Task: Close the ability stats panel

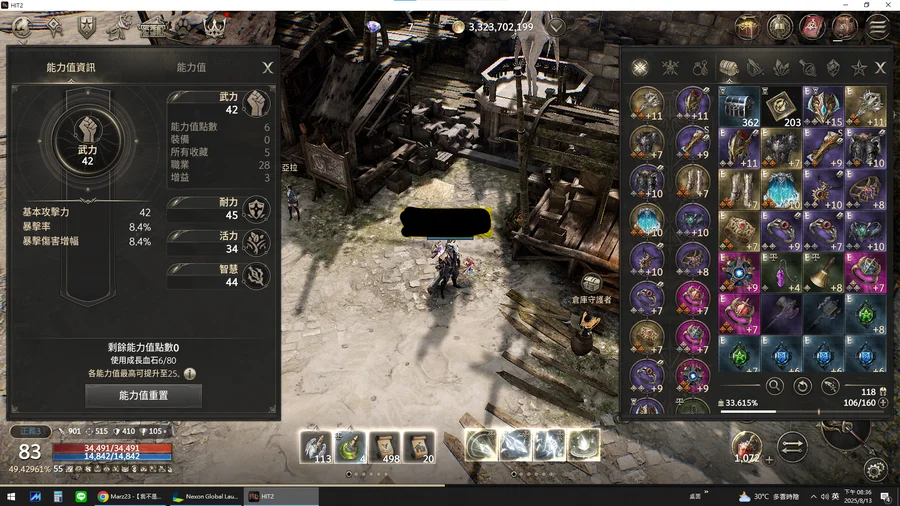Action: pos(267,68)
